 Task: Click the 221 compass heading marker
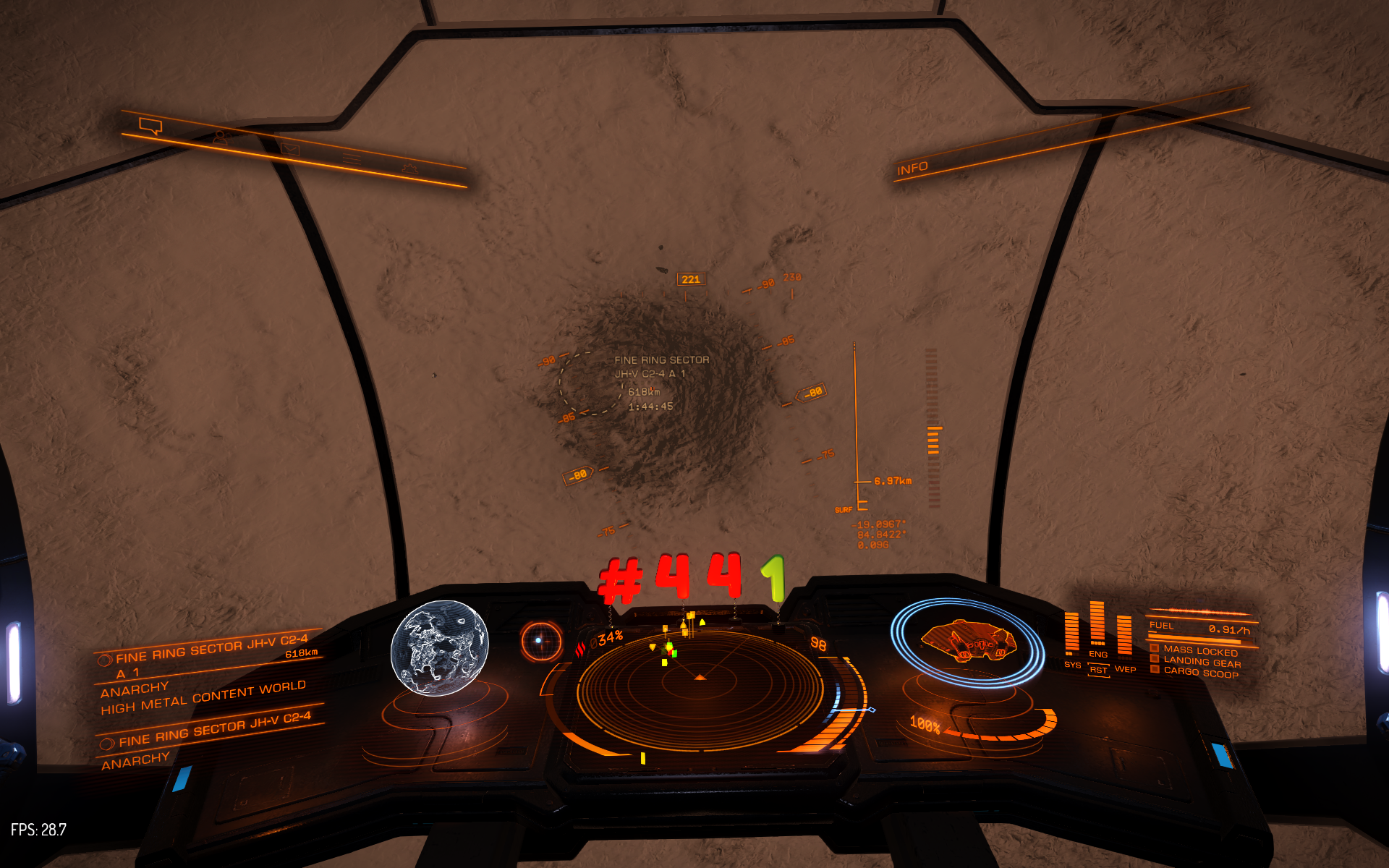(x=691, y=279)
